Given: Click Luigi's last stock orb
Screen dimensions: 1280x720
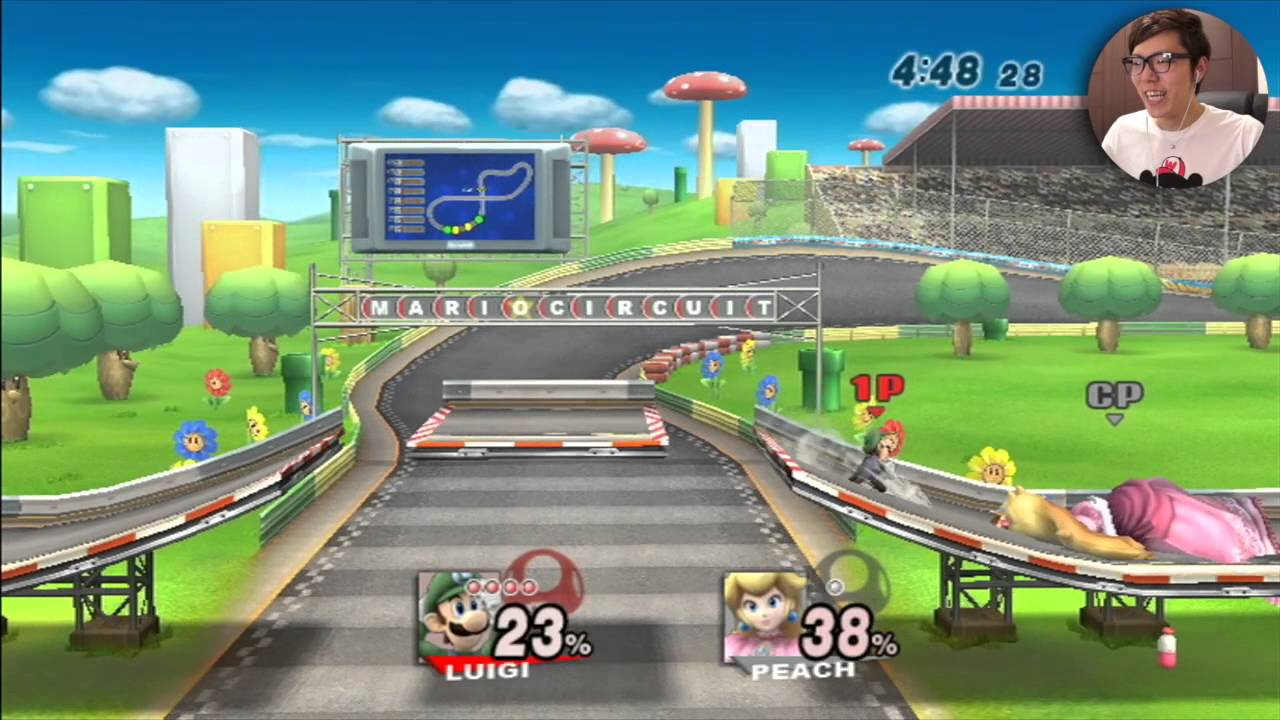Looking at the screenshot, I should coord(529,586).
